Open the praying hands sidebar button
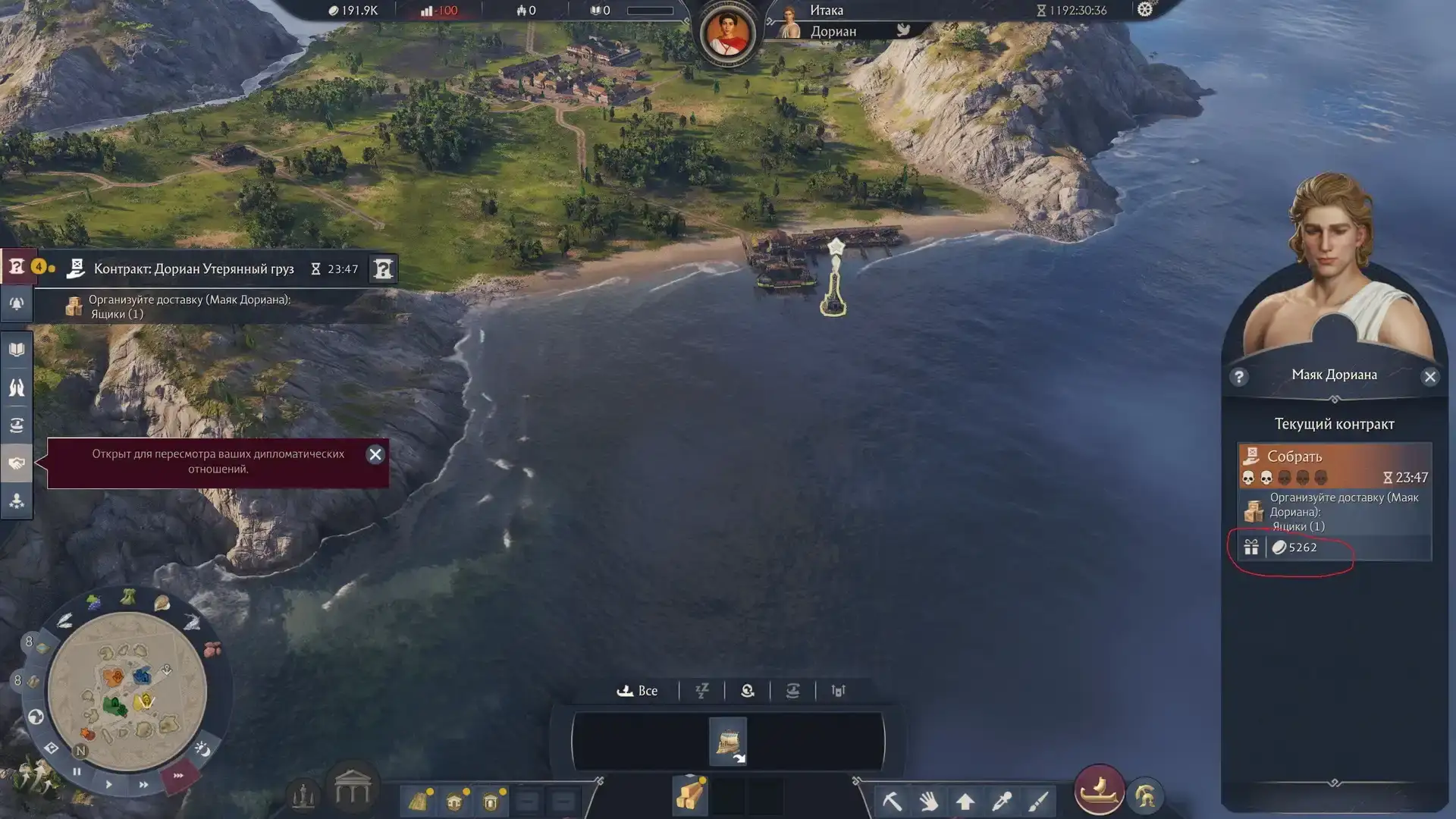 [x=17, y=388]
